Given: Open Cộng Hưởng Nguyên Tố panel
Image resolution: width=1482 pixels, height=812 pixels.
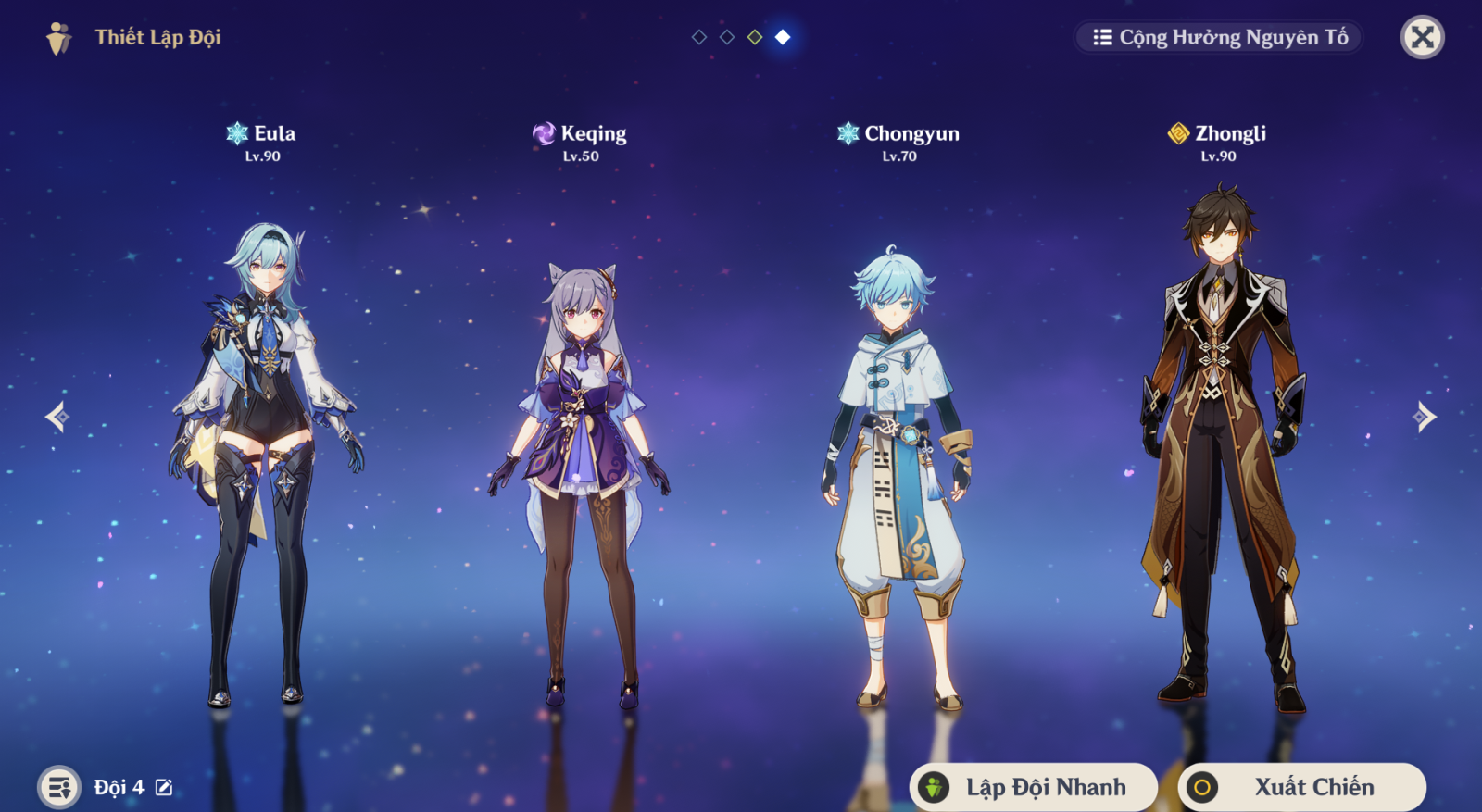Looking at the screenshot, I should pos(1219,37).
